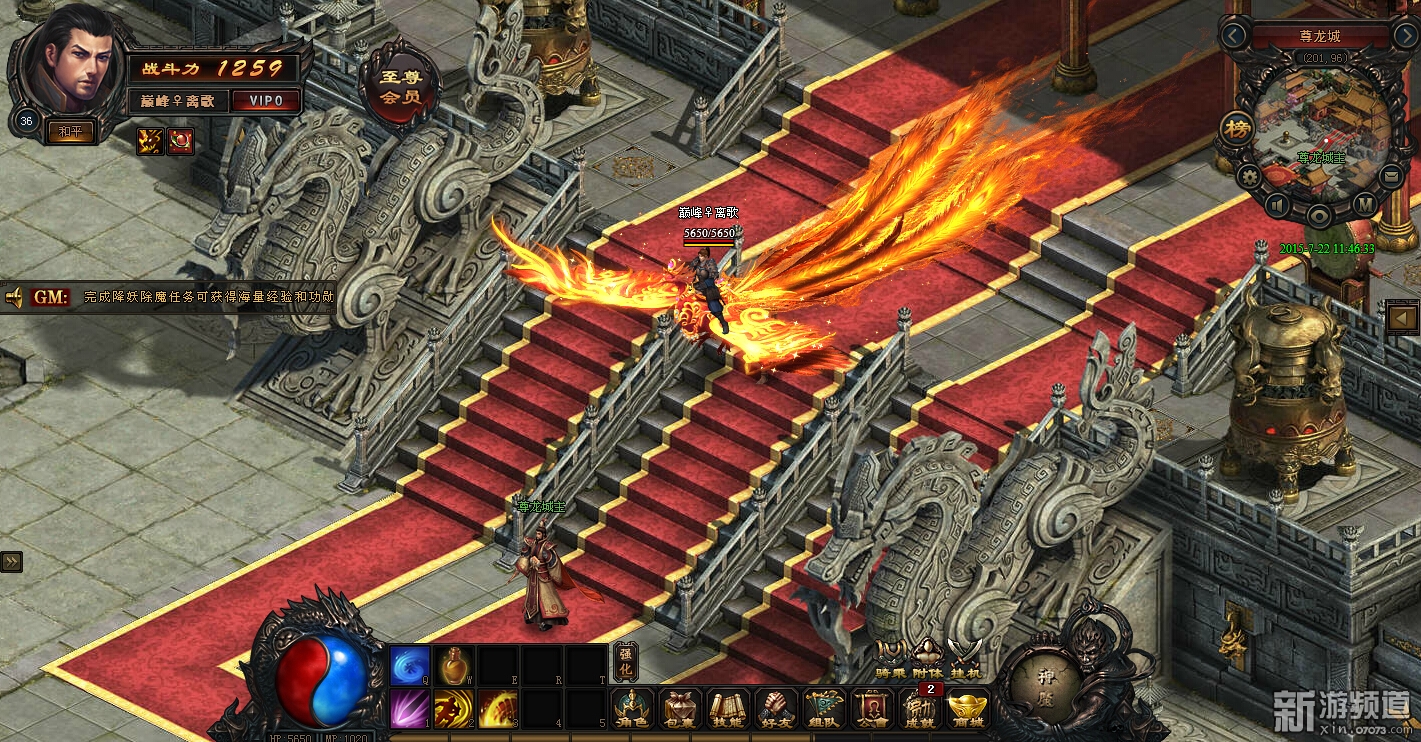Change the 和平 peace combat mode
The image size is (1421, 742).
coord(71,131)
